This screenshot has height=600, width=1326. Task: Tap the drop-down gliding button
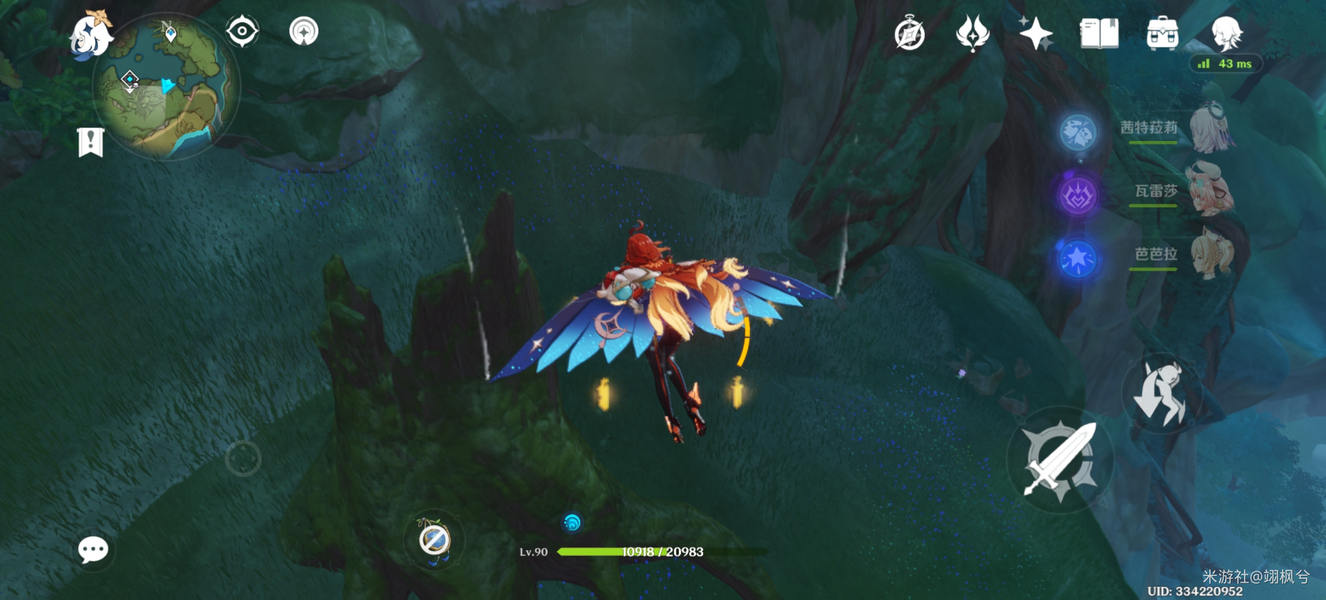[1160, 393]
